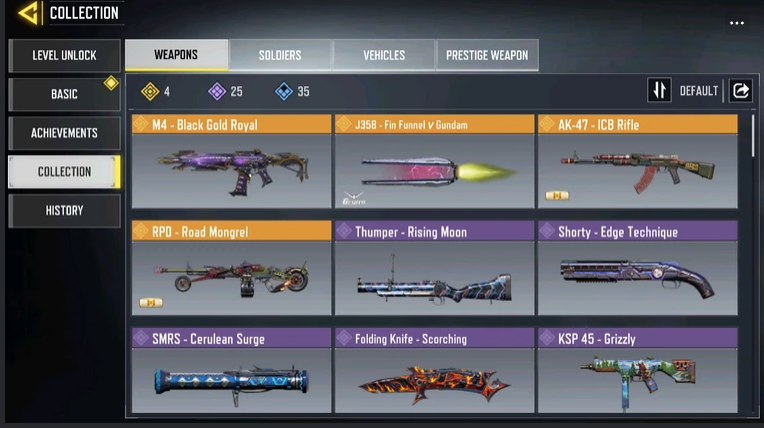This screenshot has width=764, height=428.
Task: Open the RPD - Road Mongrel card
Action: (x=231, y=268)
